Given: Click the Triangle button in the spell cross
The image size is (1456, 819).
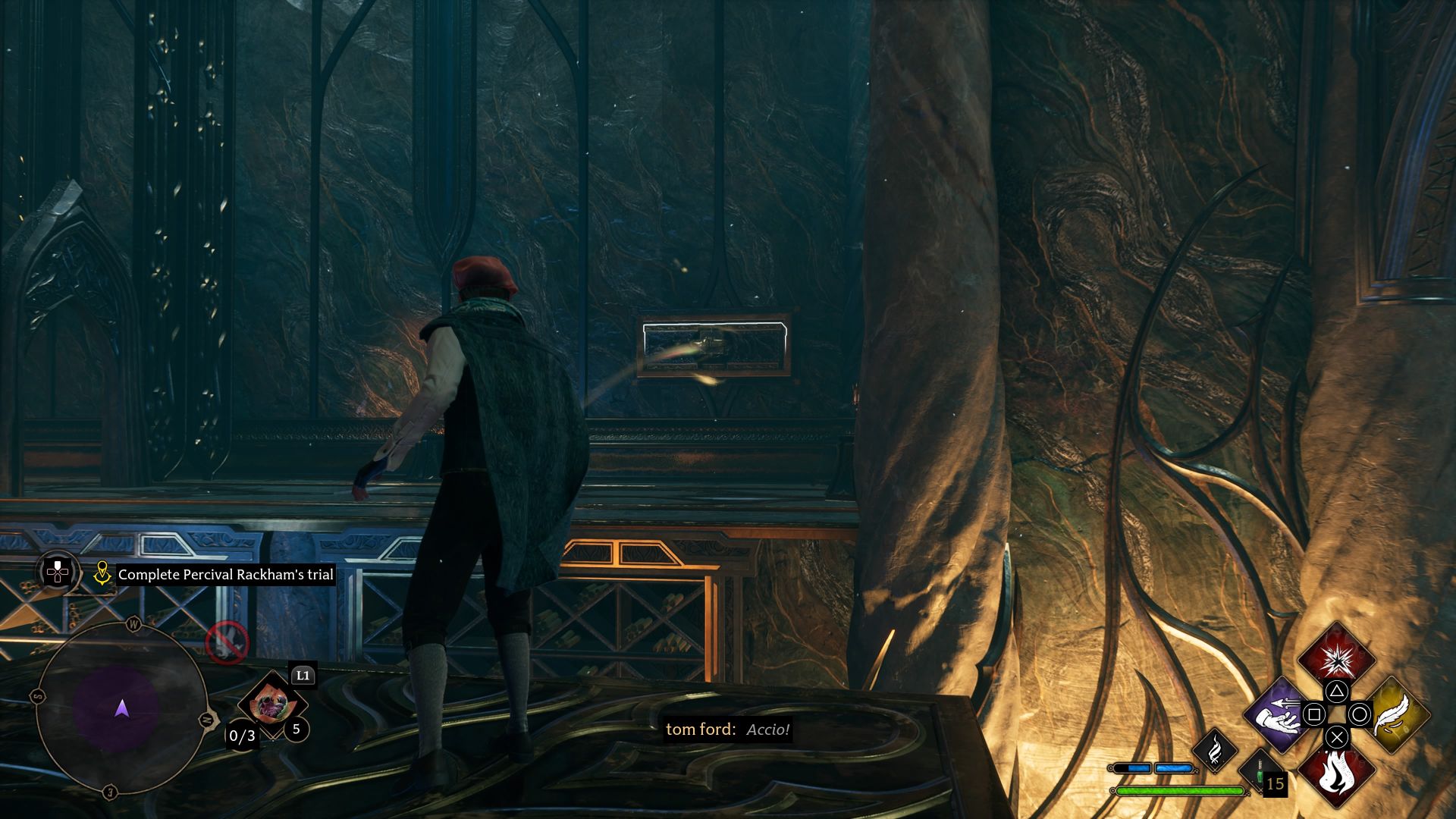Looking at the screenshot, I should [1337, 691].
